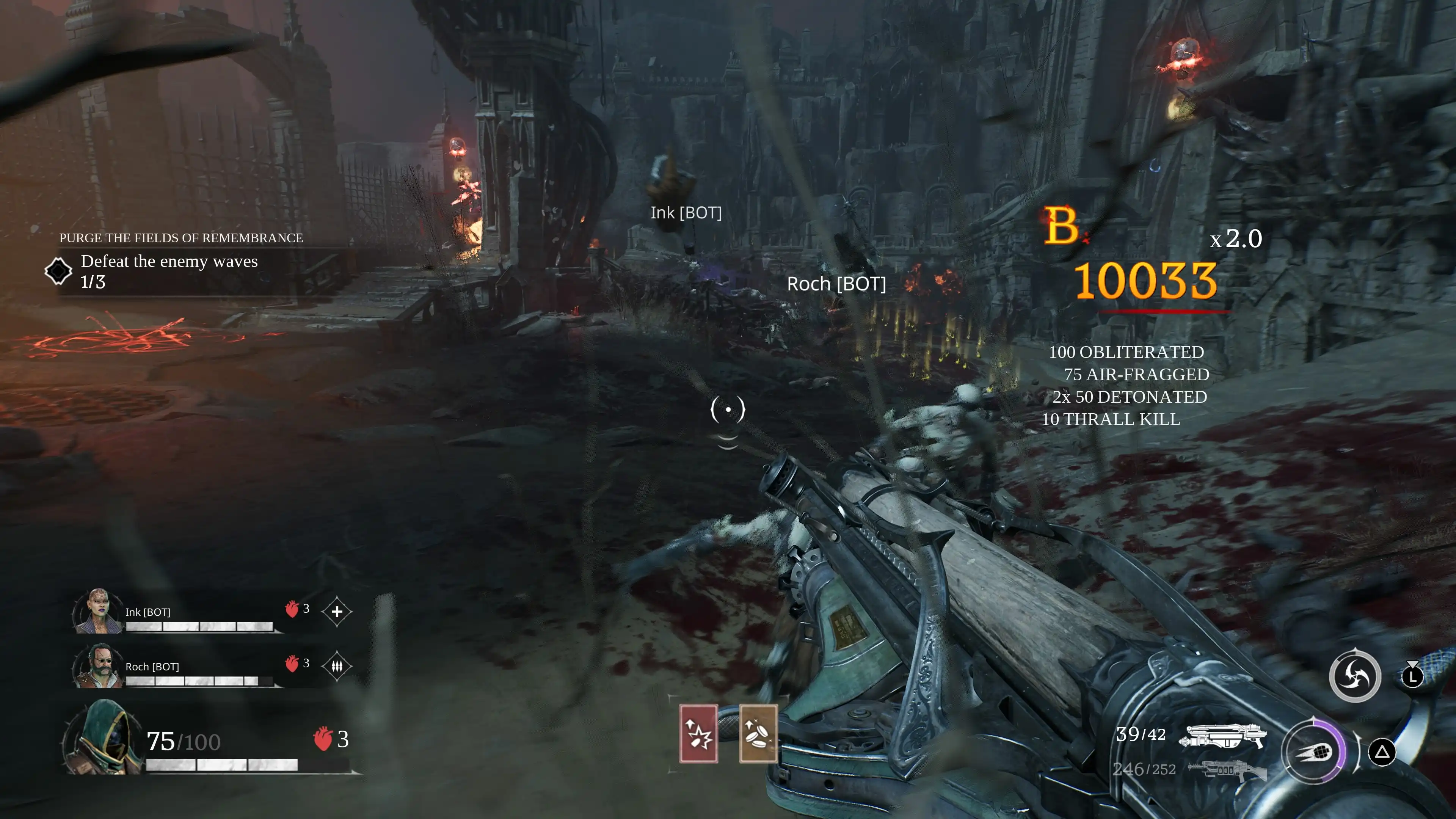This screenshot has height=819, width=1456.
Task: Select the three-spike diamond icon beside Roch
Action: [x=337, y=667]
